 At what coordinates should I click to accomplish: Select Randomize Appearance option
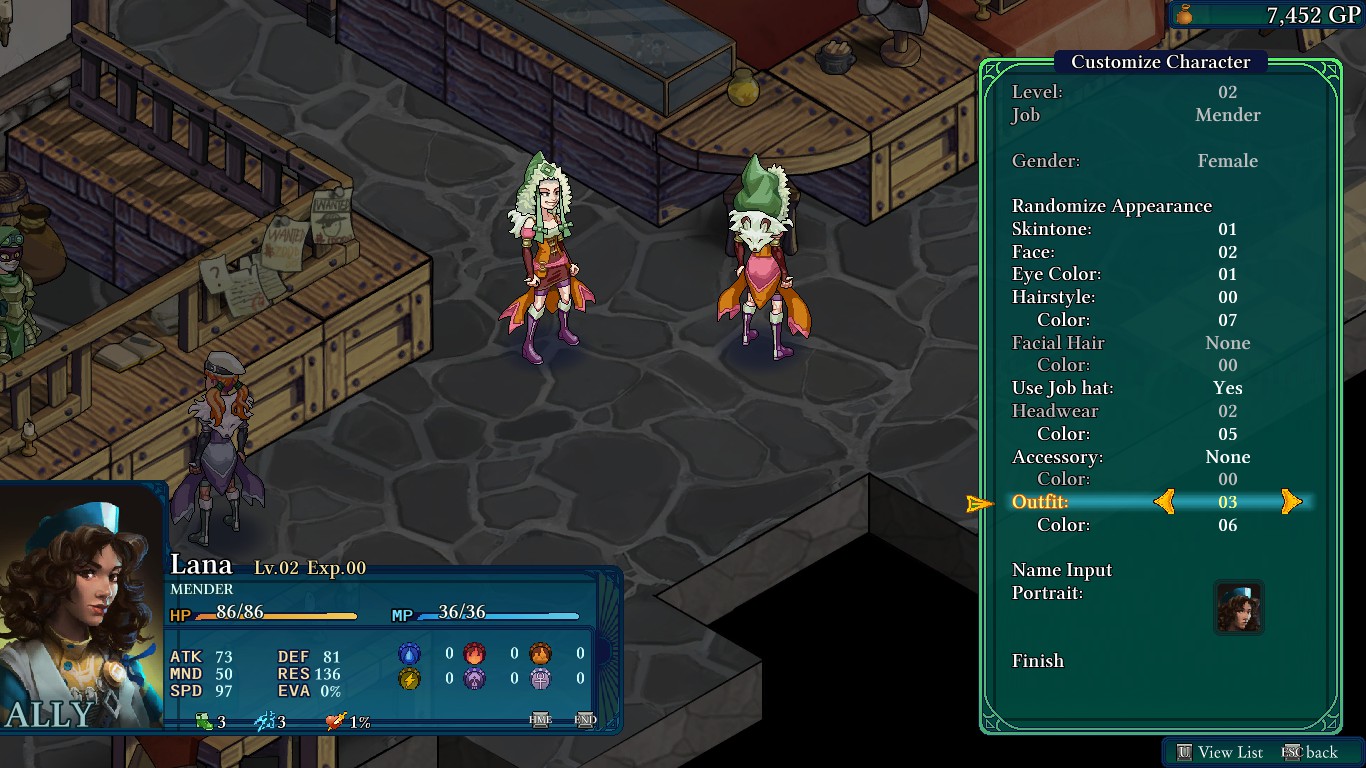(x=1111, y=206)
